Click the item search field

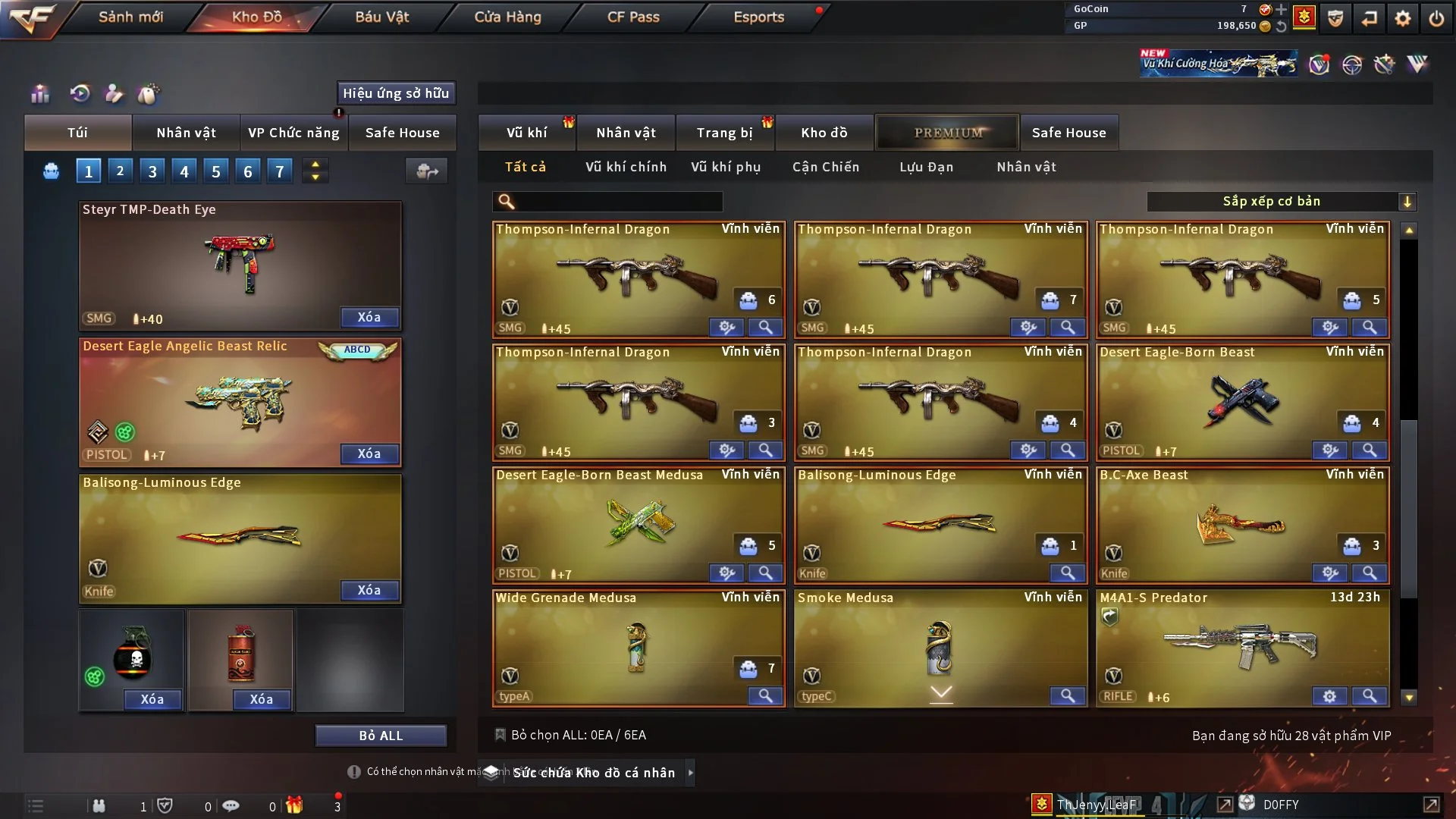coord(618,201)
